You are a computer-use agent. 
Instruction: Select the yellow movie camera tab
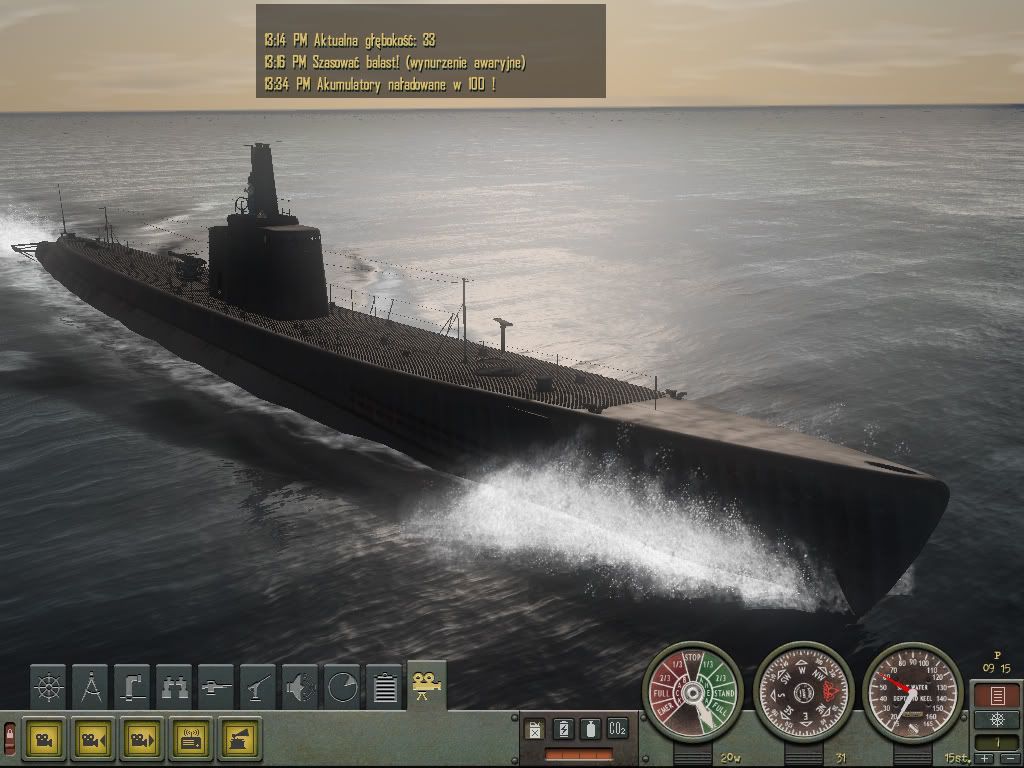click(427, 685)
